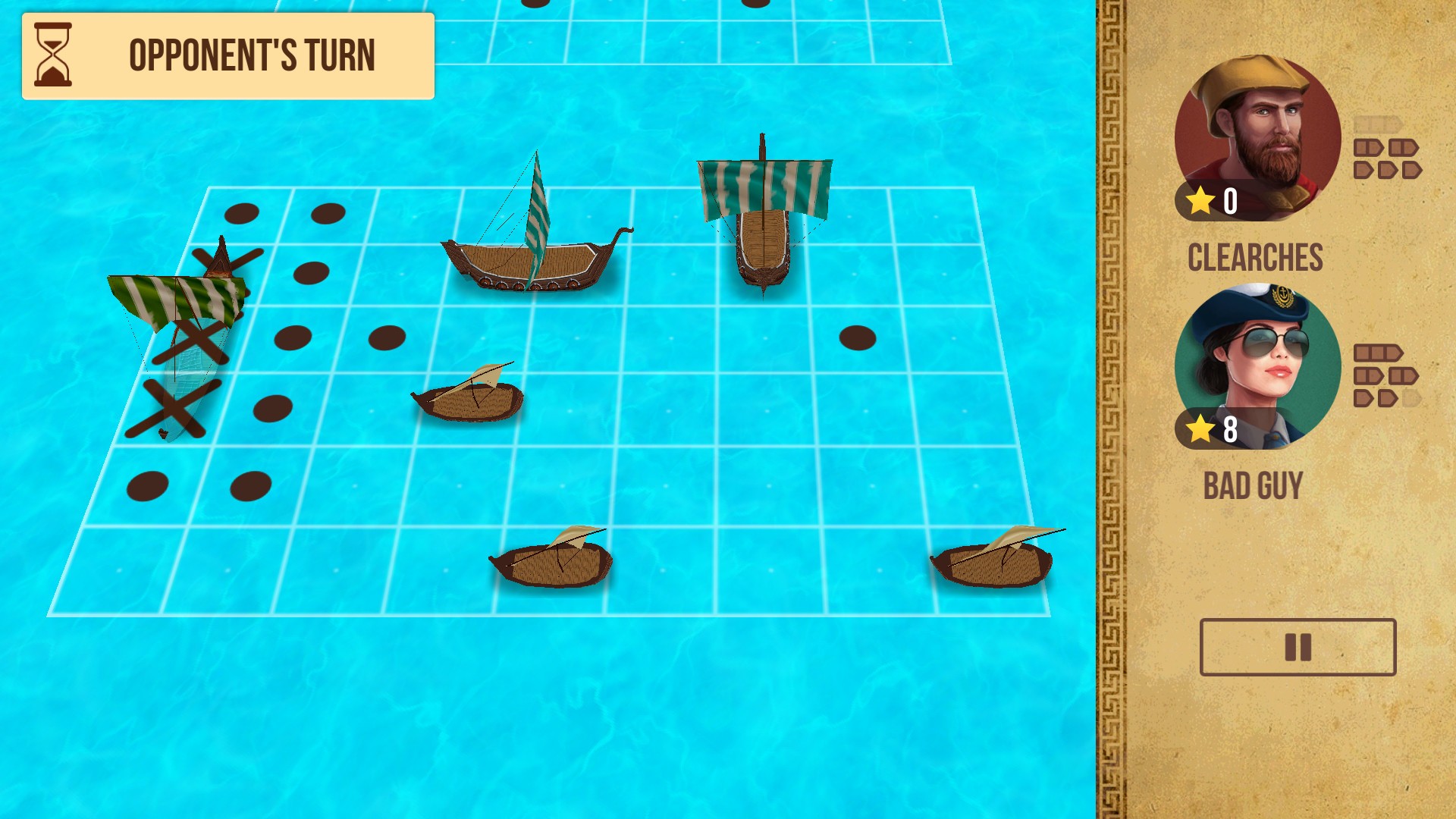Click the star badge next to Bad Guy's score
1456x819 pixels.
(x=1200, y=429)
